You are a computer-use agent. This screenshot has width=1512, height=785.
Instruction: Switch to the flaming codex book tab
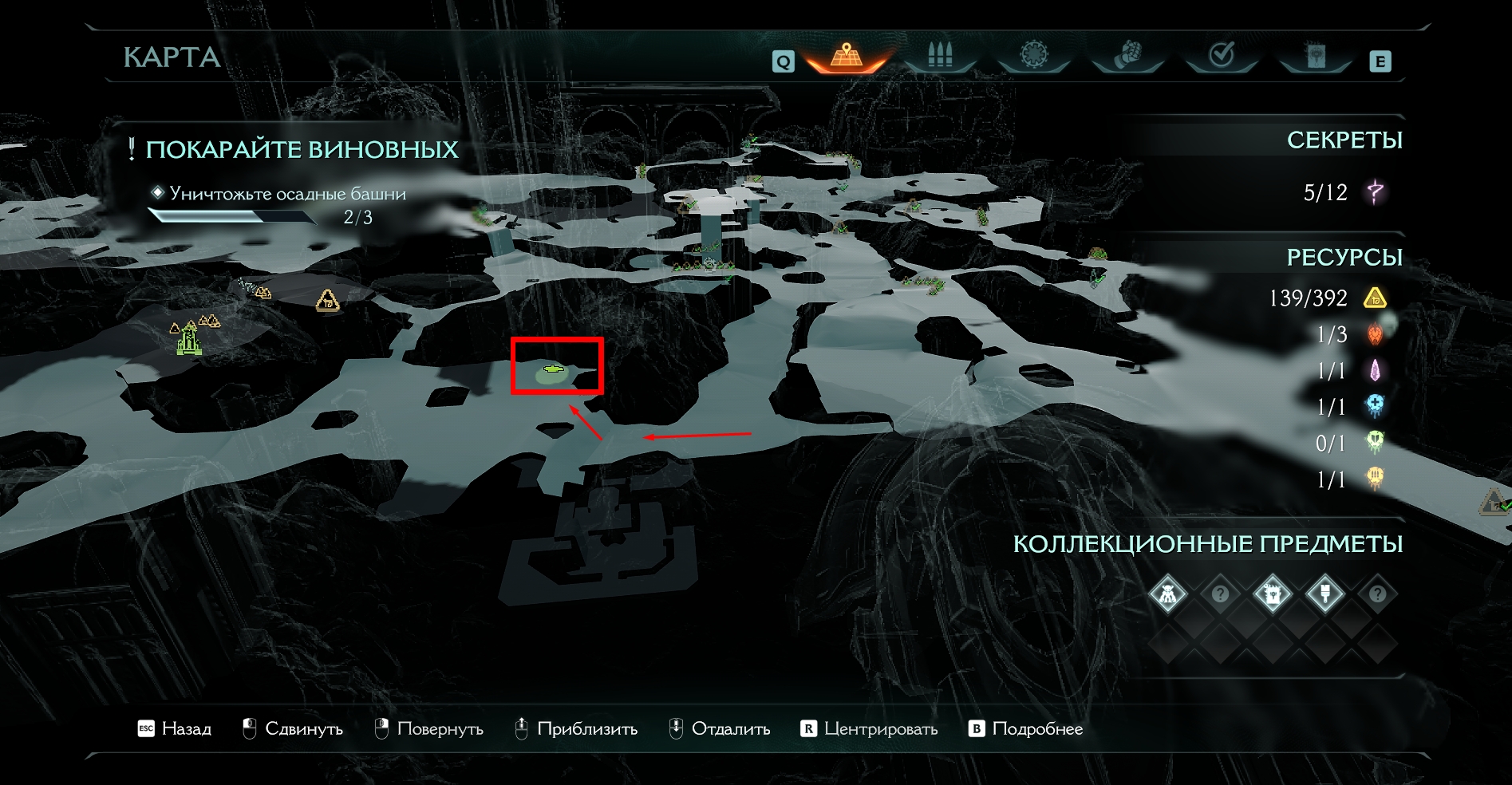coord(1315,56)
